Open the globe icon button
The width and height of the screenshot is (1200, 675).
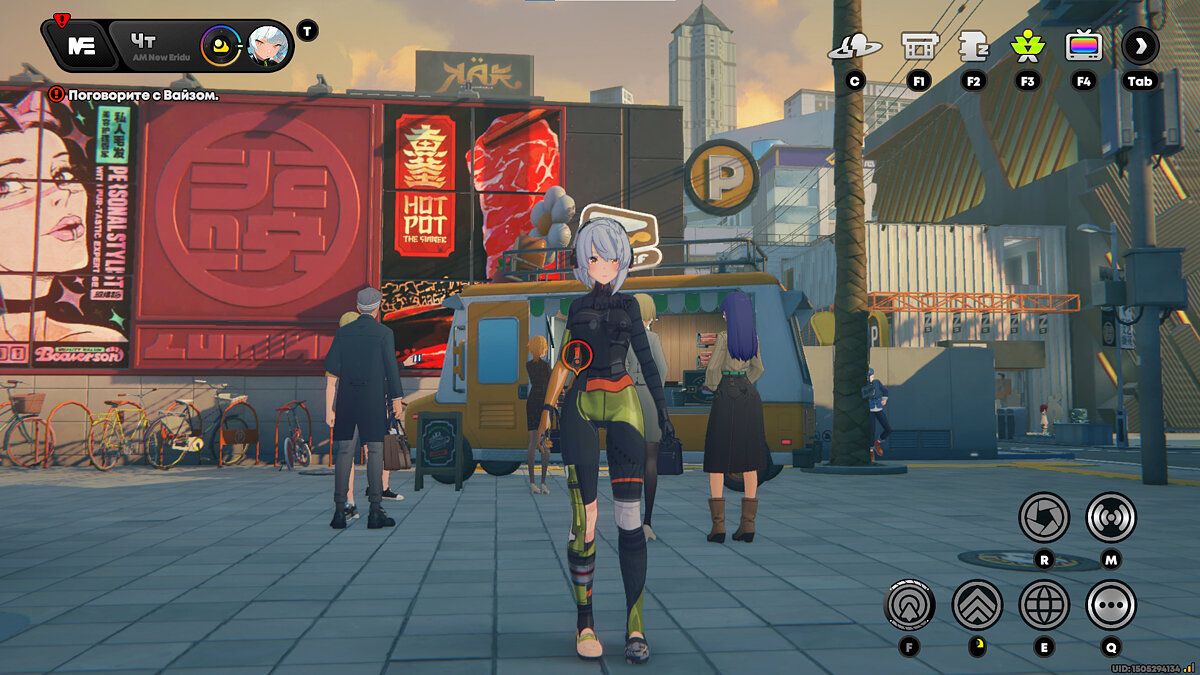[x=1044, y=604]
